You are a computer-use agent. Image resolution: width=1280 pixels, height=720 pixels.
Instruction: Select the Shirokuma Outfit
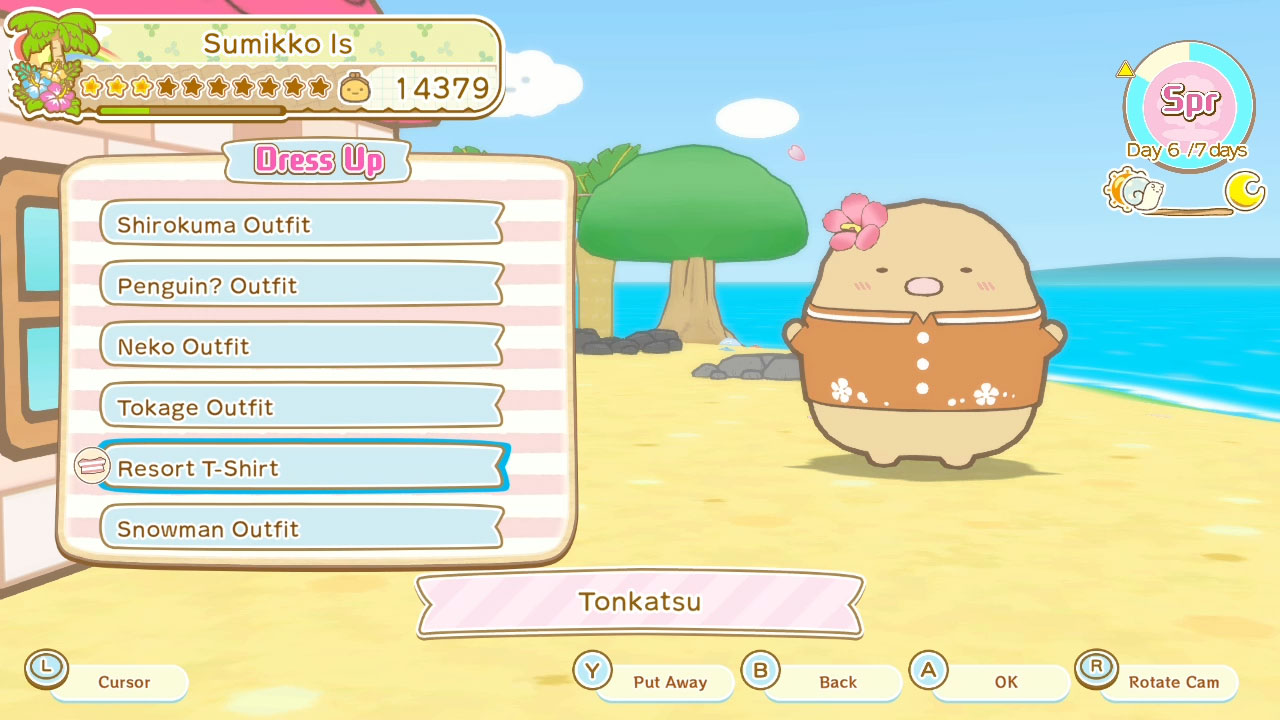300,224
